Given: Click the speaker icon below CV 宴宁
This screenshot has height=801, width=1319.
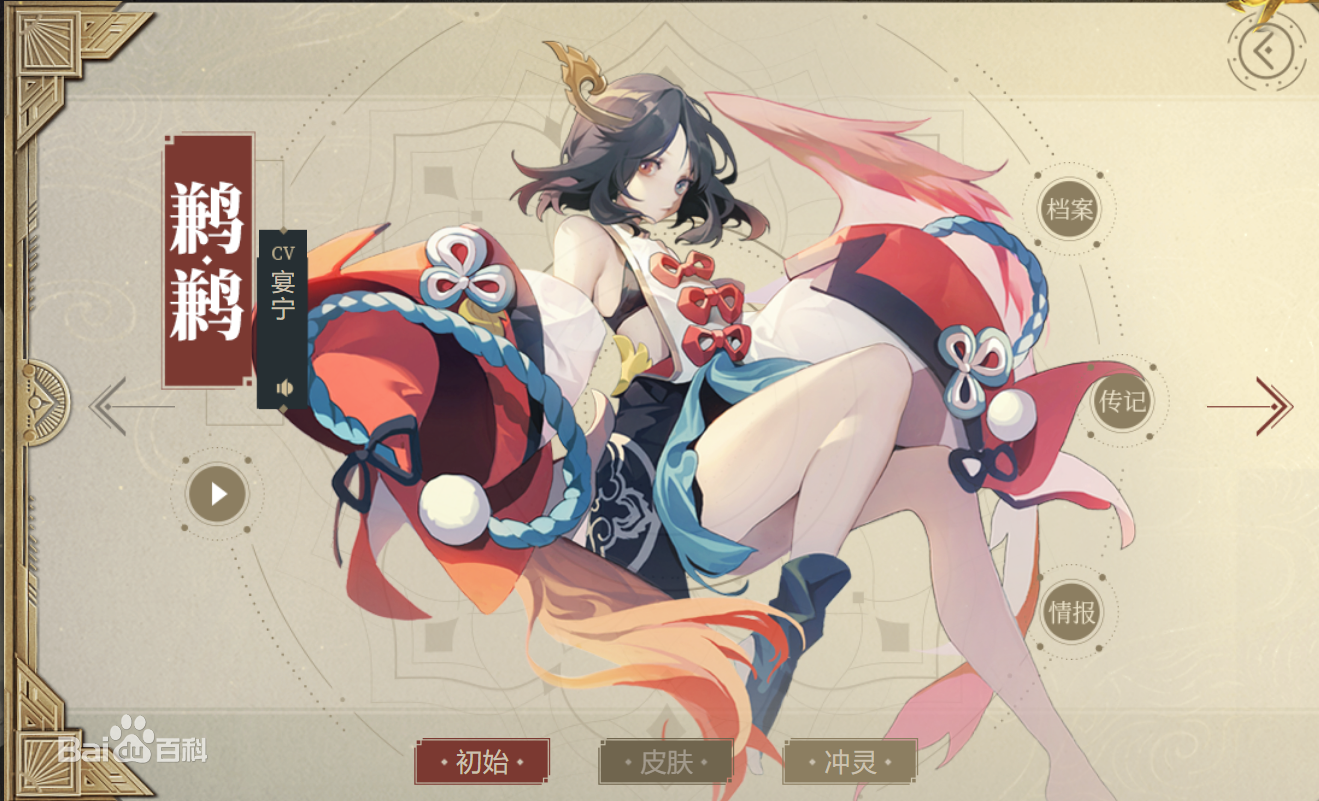Looking at the screenshot, I should [x=284, y=385].
